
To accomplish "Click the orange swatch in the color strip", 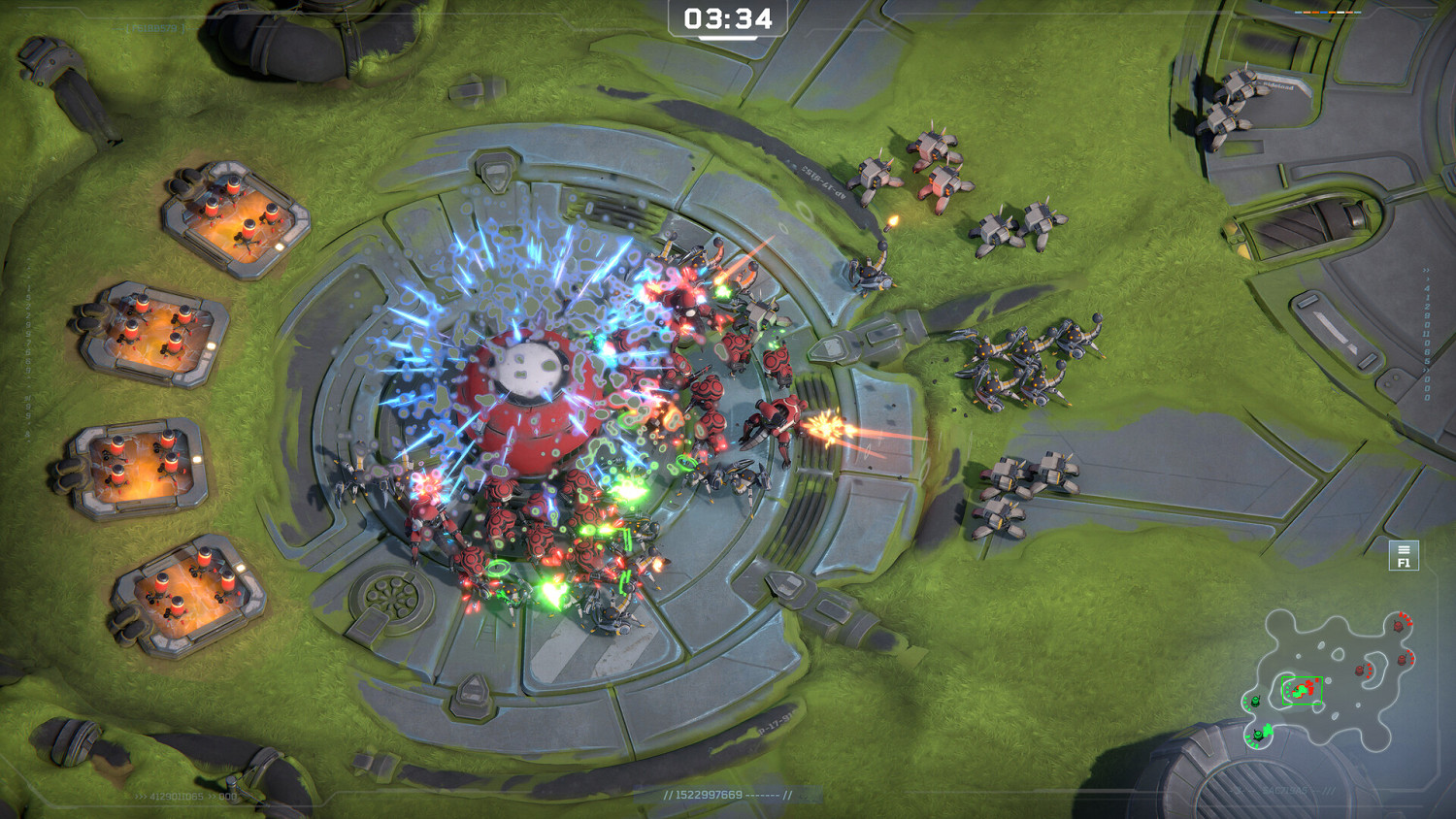I will 1332,12.
